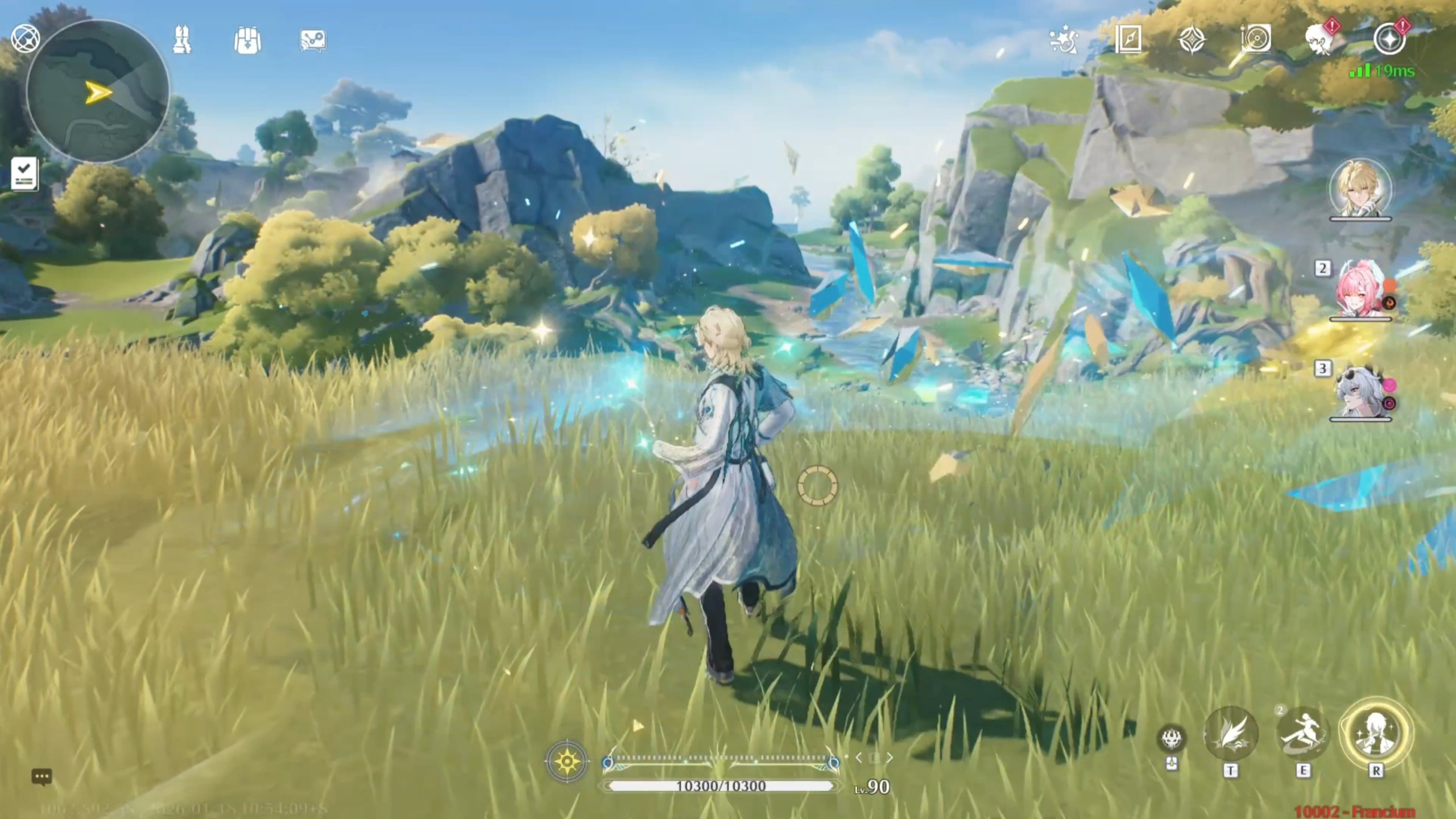Click the four-point star convene icon
The width and height of the screenshot is (1456, 819).
[1192, 40]
